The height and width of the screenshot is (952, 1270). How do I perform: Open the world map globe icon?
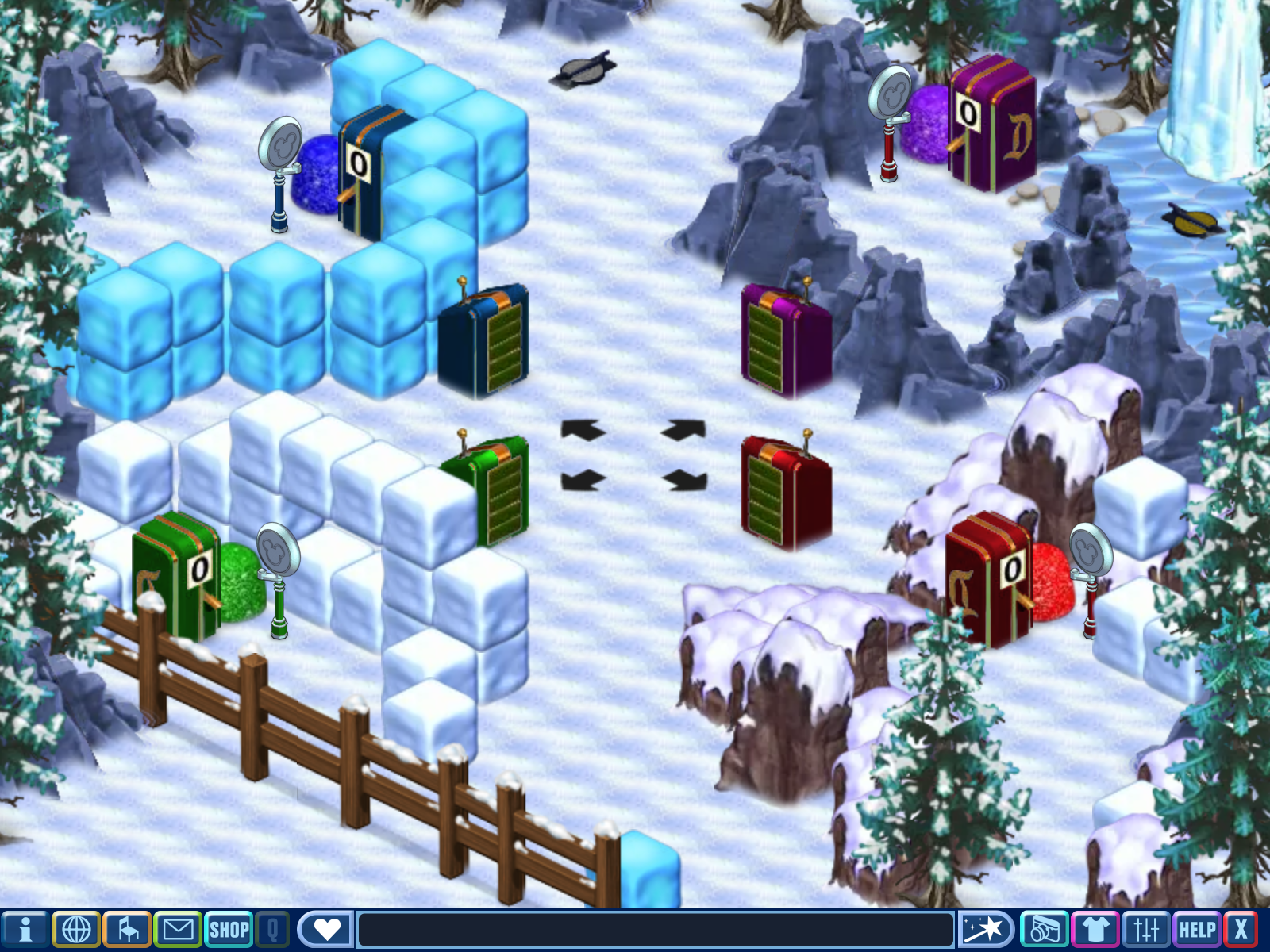point(76,929)
